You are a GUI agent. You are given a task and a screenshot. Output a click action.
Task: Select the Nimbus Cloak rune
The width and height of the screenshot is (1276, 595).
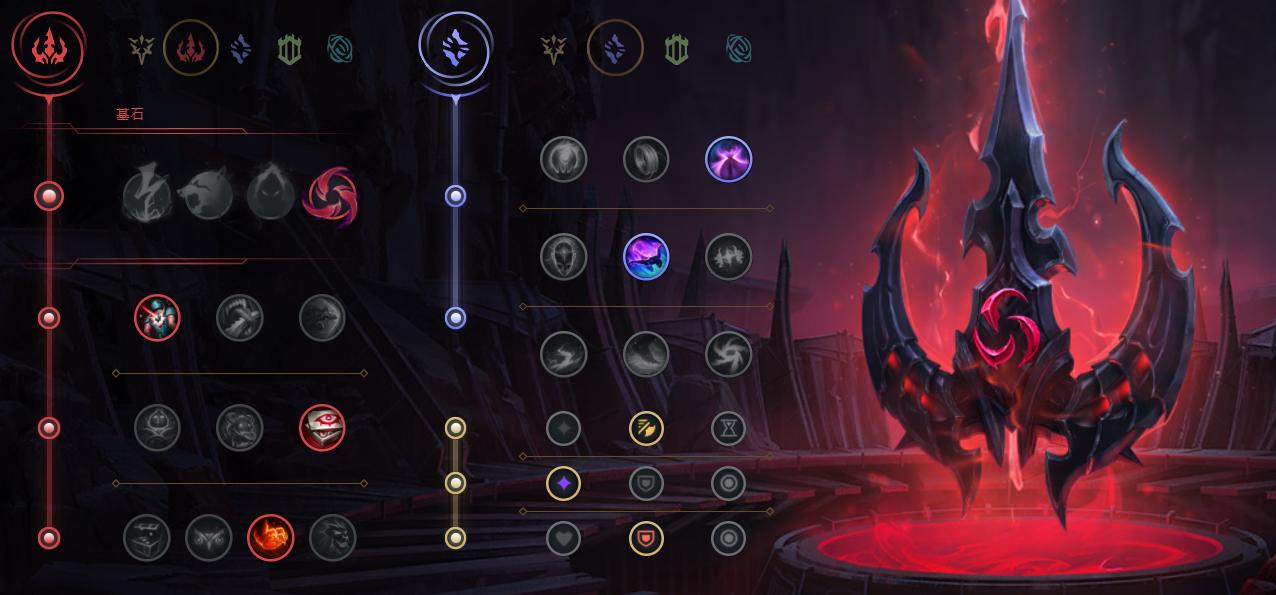click(x=728, y=159)
